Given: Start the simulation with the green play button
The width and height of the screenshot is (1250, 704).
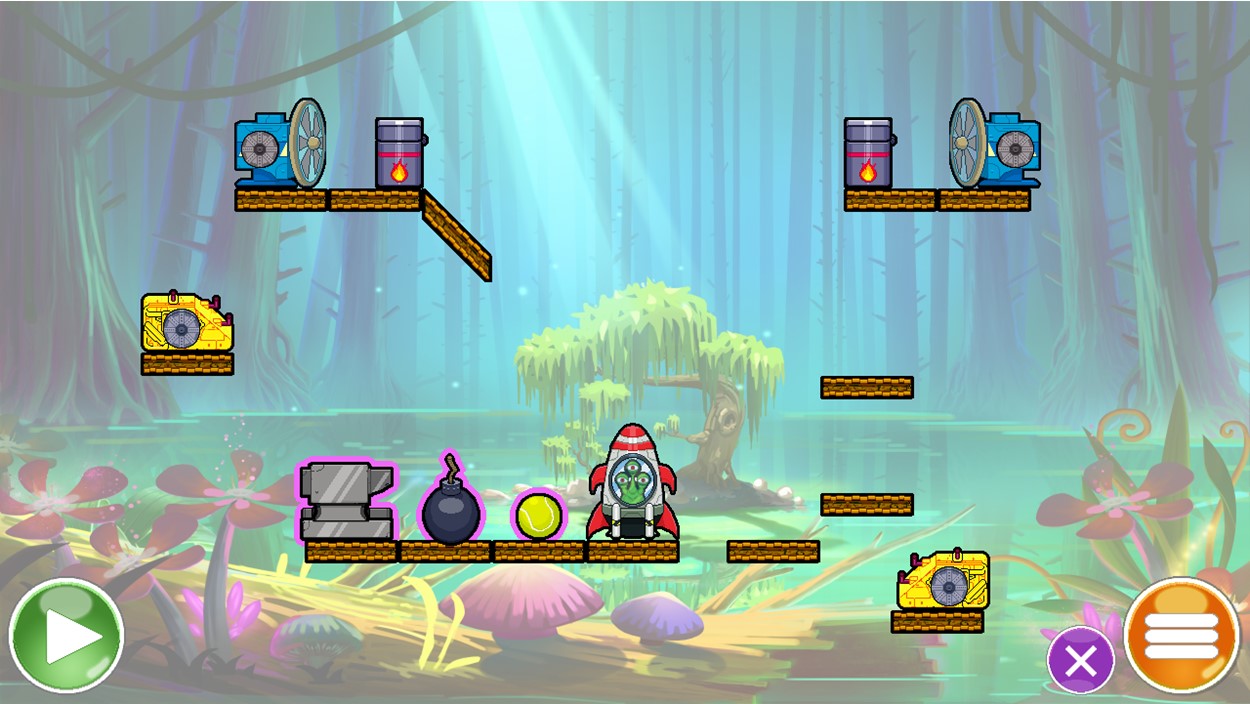Looking at the screenshot, I should pyautogui.click(x=66, y=636).
